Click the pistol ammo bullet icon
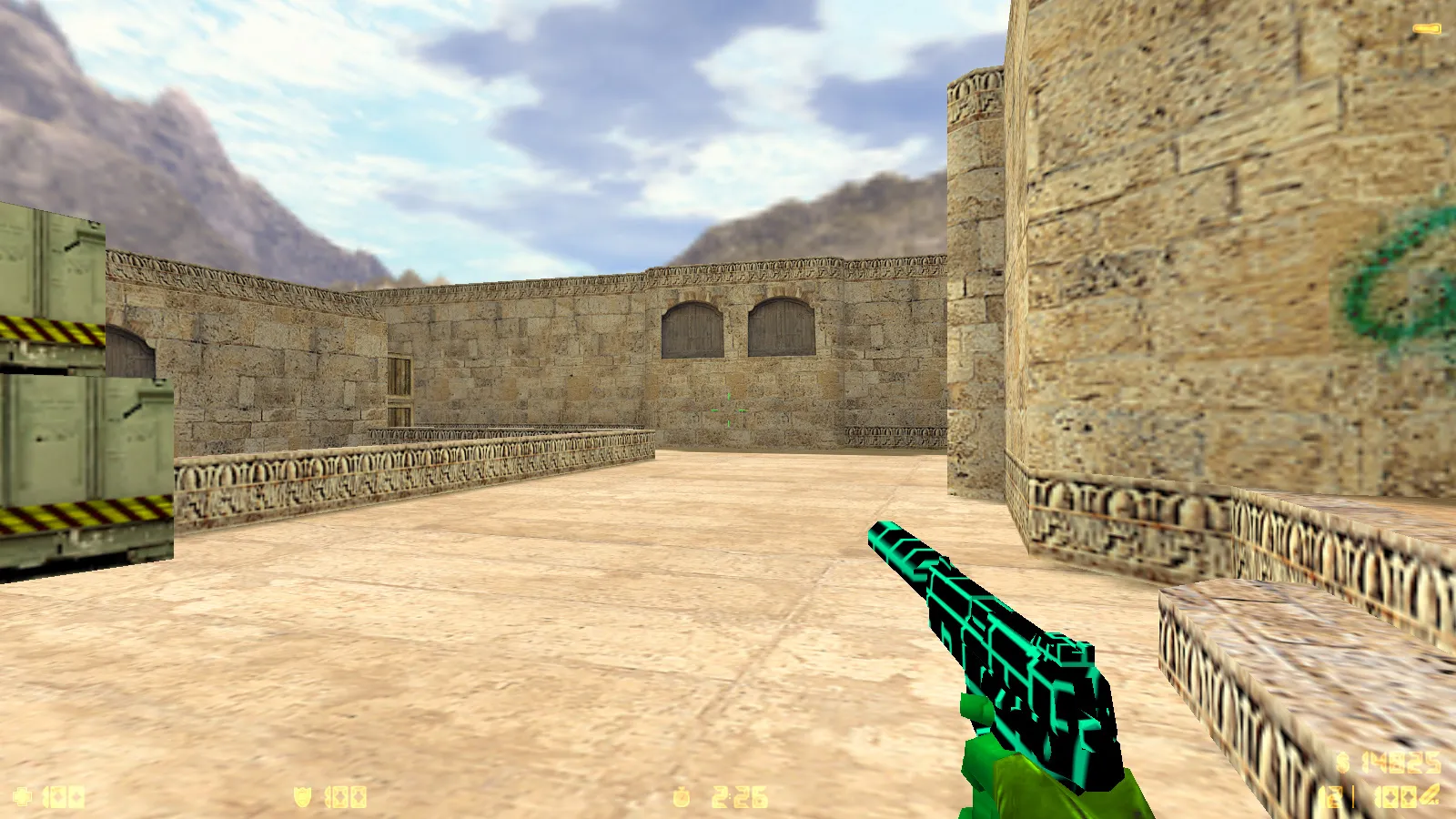This screenshot has width=1456, height=819. pos(1431,796)
